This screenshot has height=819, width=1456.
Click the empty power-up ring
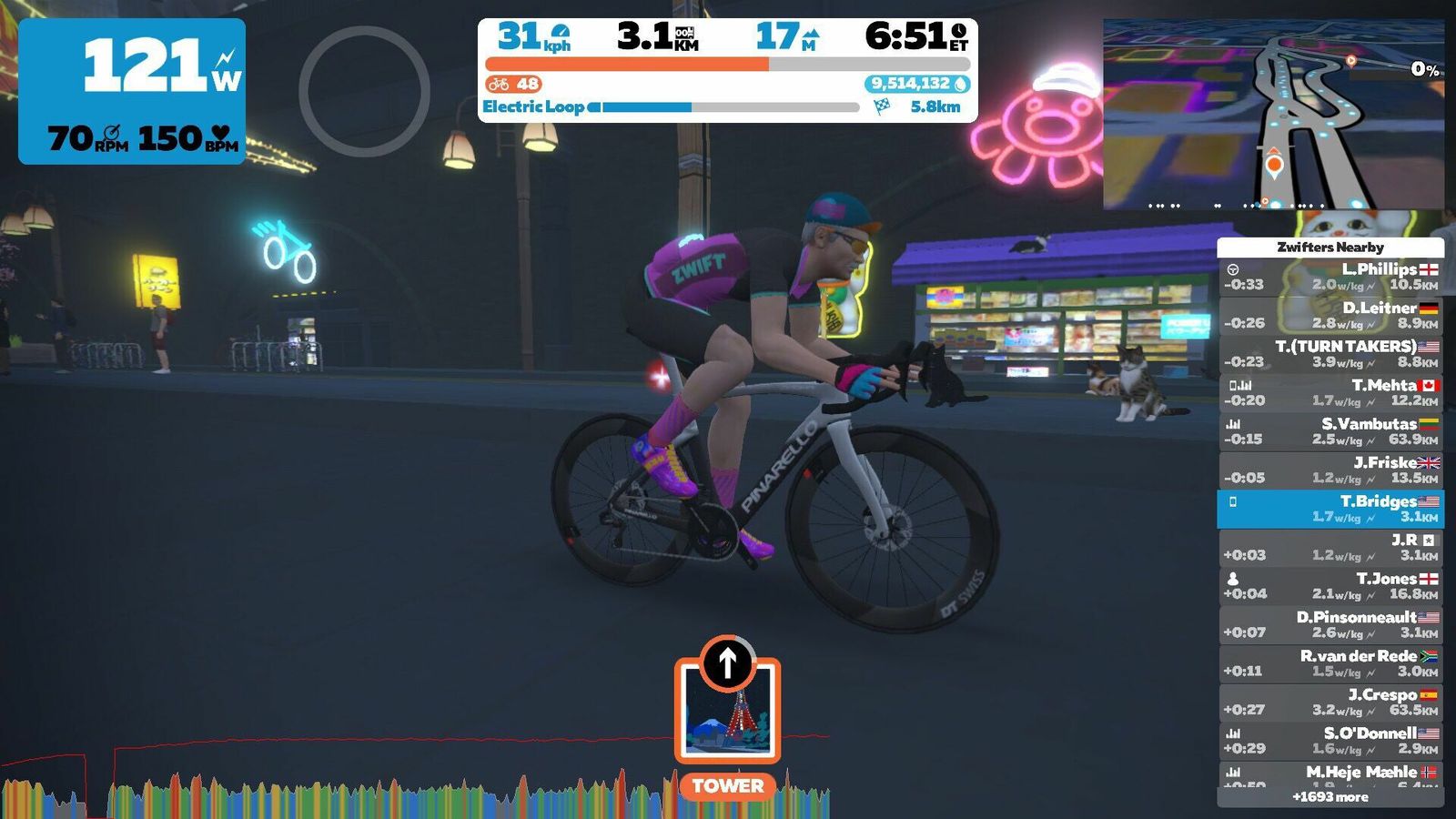(x=364, y=91)
